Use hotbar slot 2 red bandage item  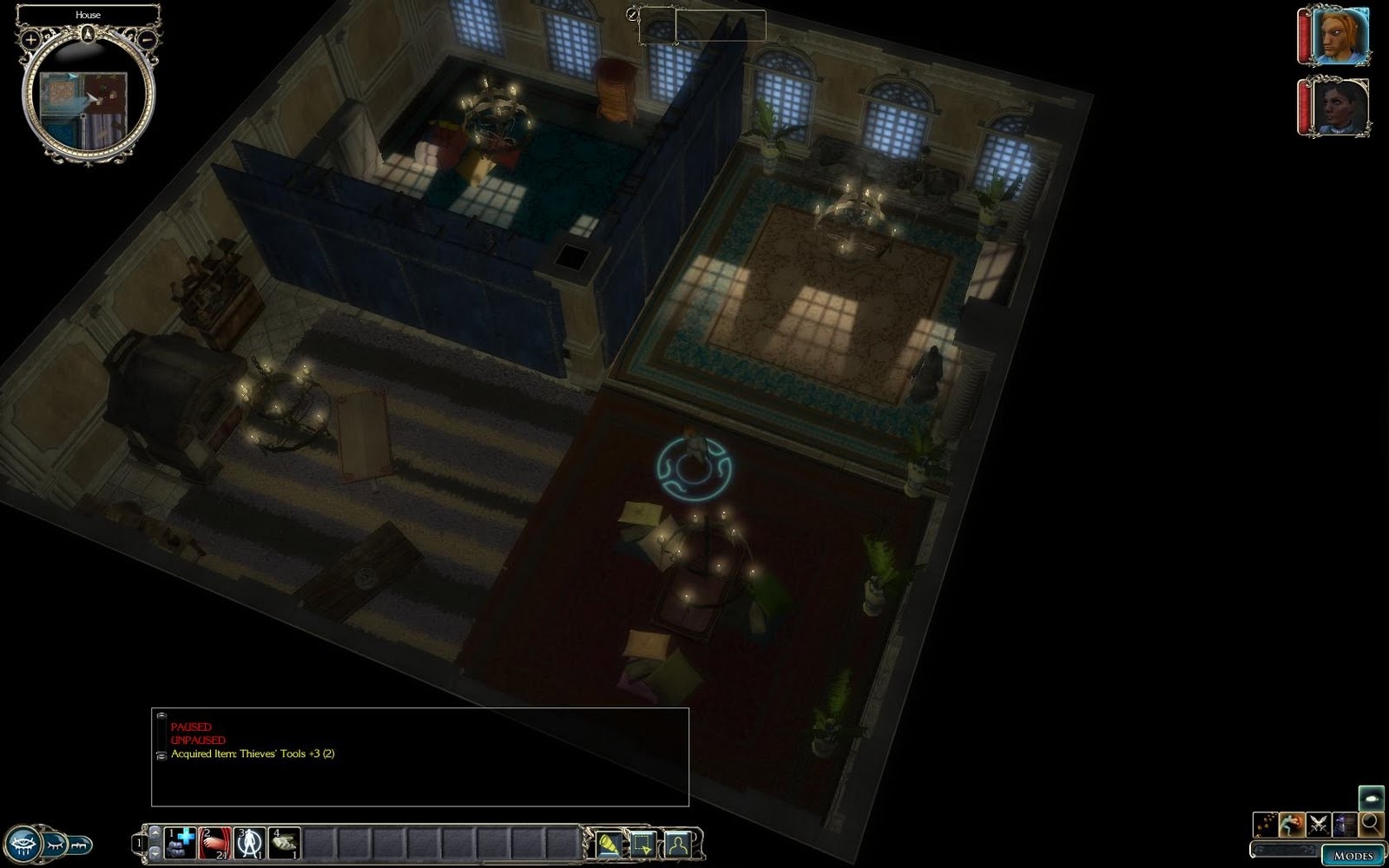pos(215,843)
